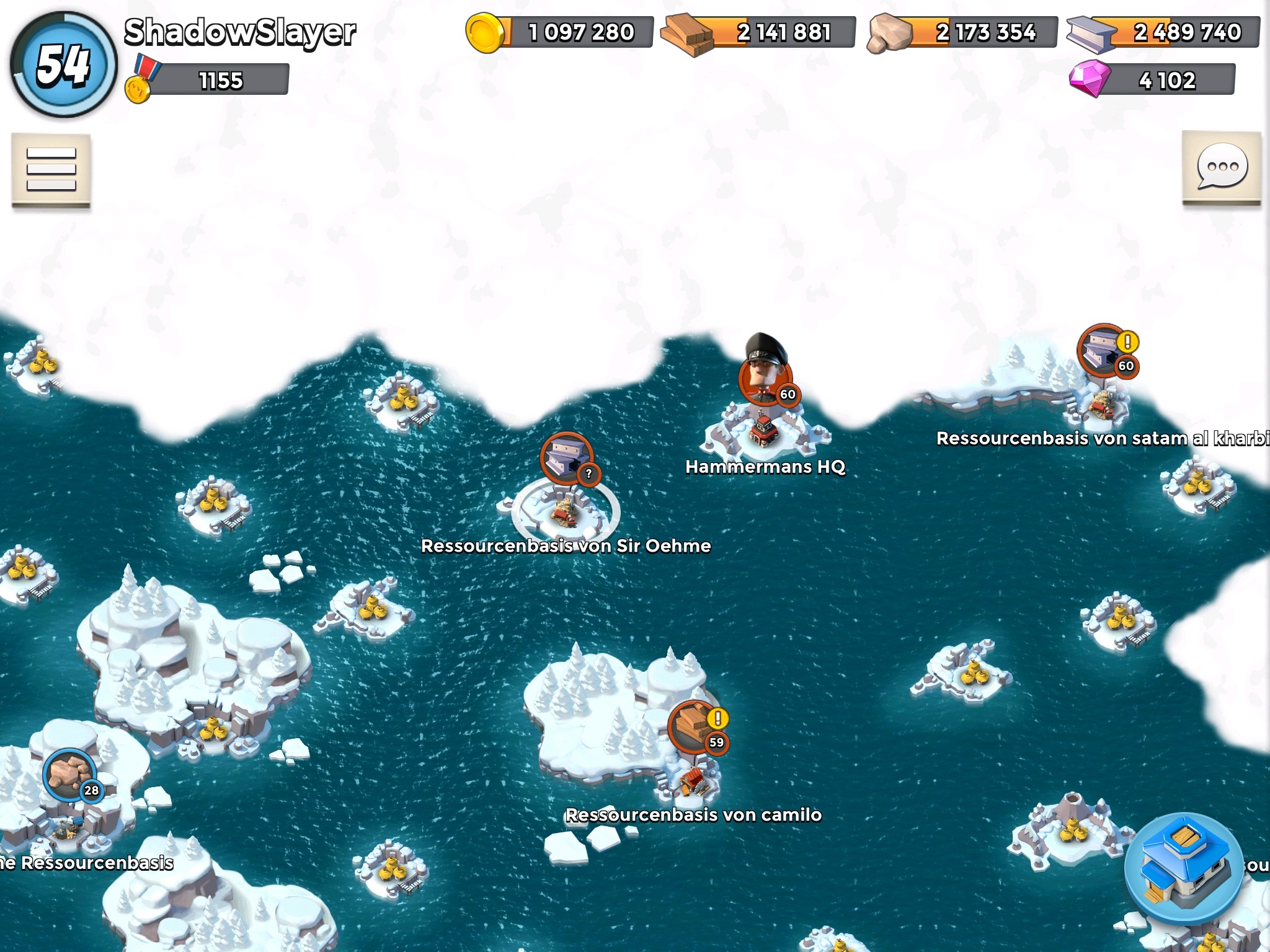Screen dimensions: 1270x952
Task: Open the victory point medal counter
Action: tap(207, 81)
